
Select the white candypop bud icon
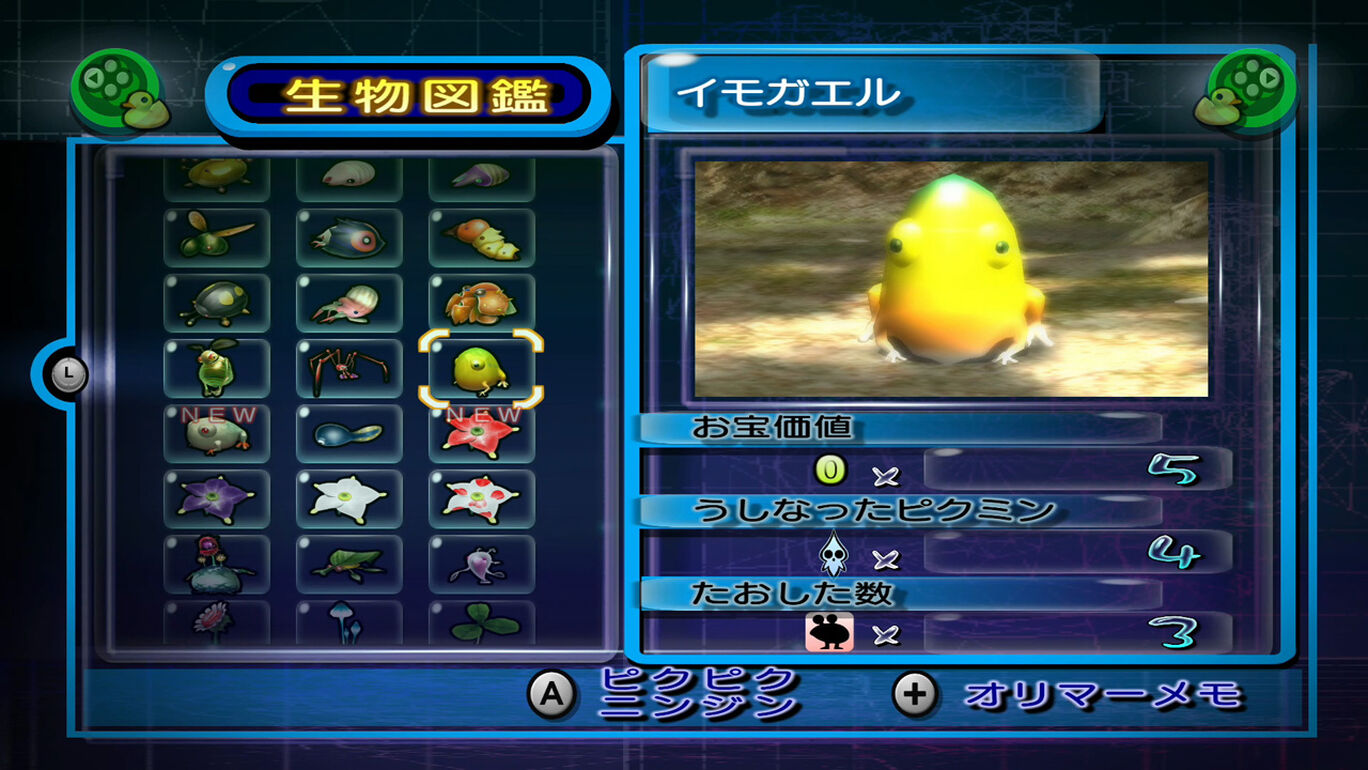pyautogui.click(x=349, y=497)
